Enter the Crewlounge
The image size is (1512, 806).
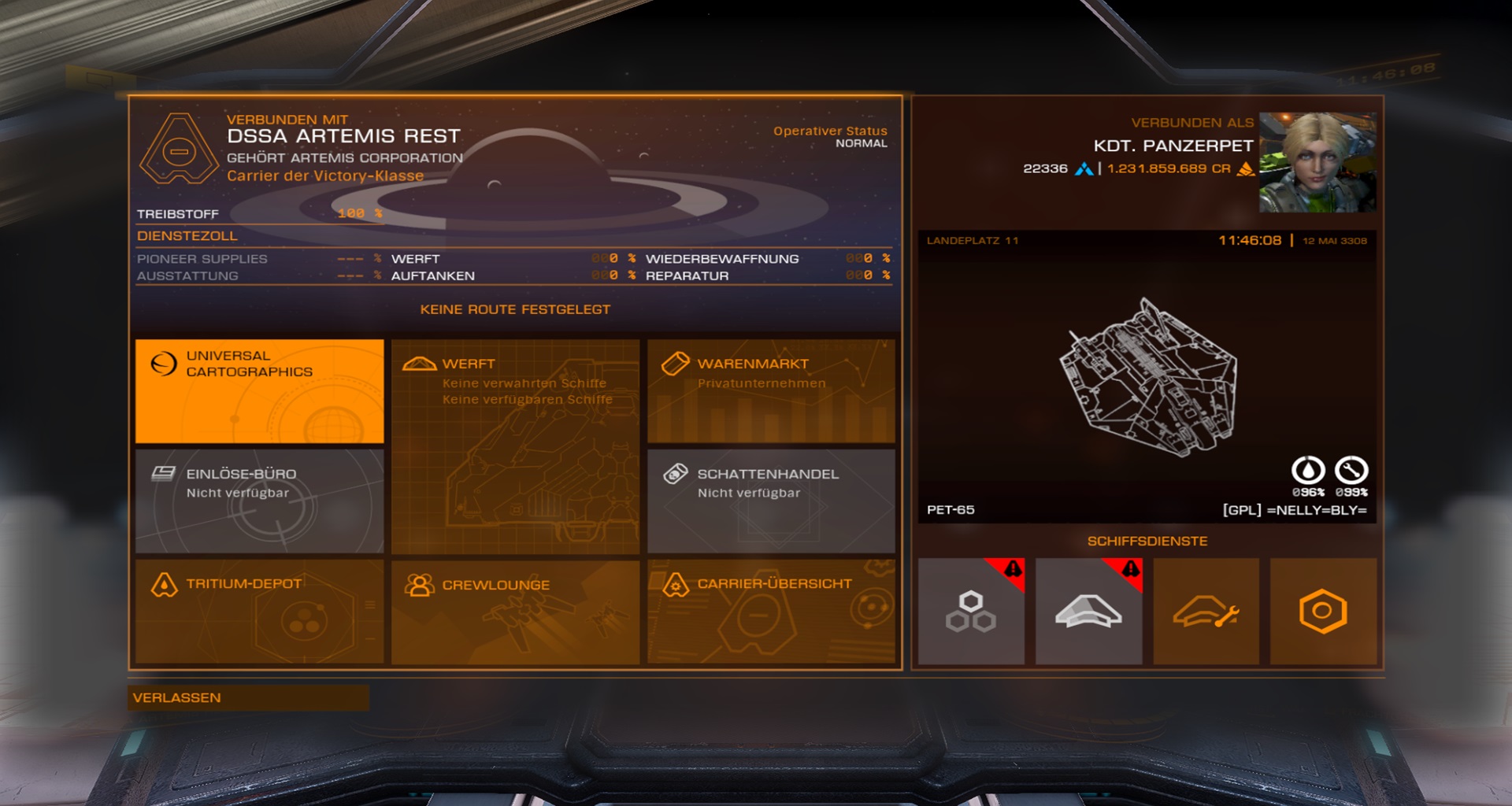coord(515,611)
